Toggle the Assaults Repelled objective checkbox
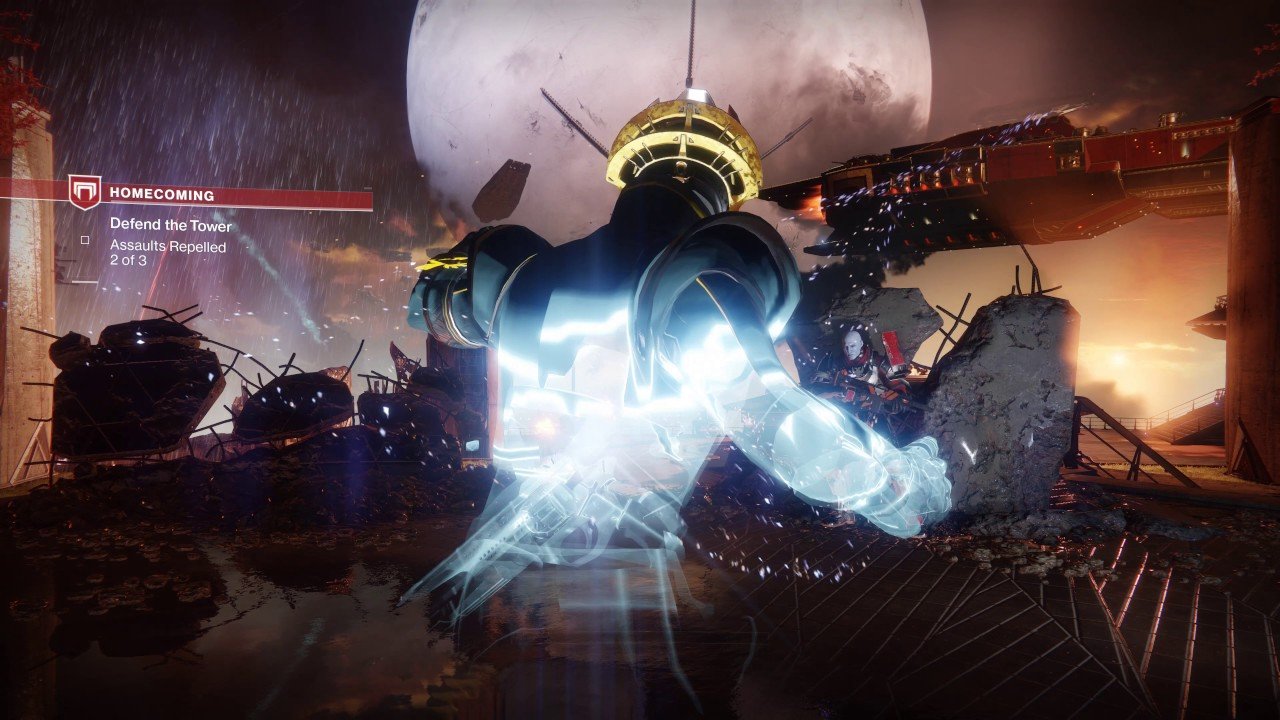This screenshot has height=720, width=1280. pyautogui.click(x=85, y=239)
